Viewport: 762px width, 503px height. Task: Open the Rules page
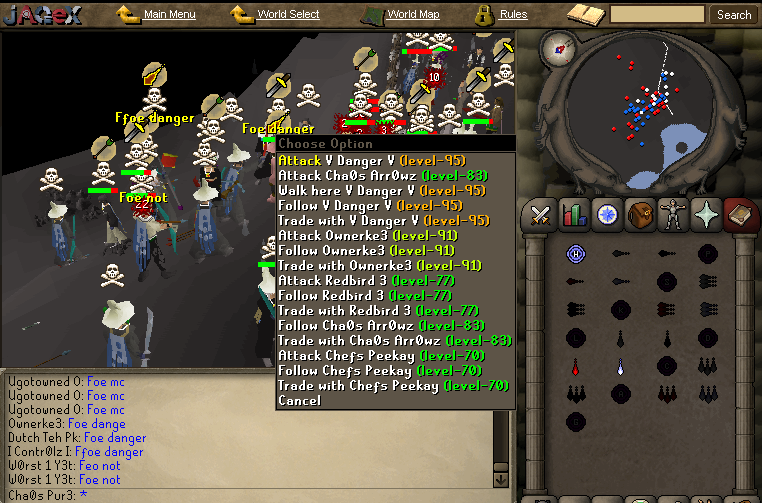(512, 15)
